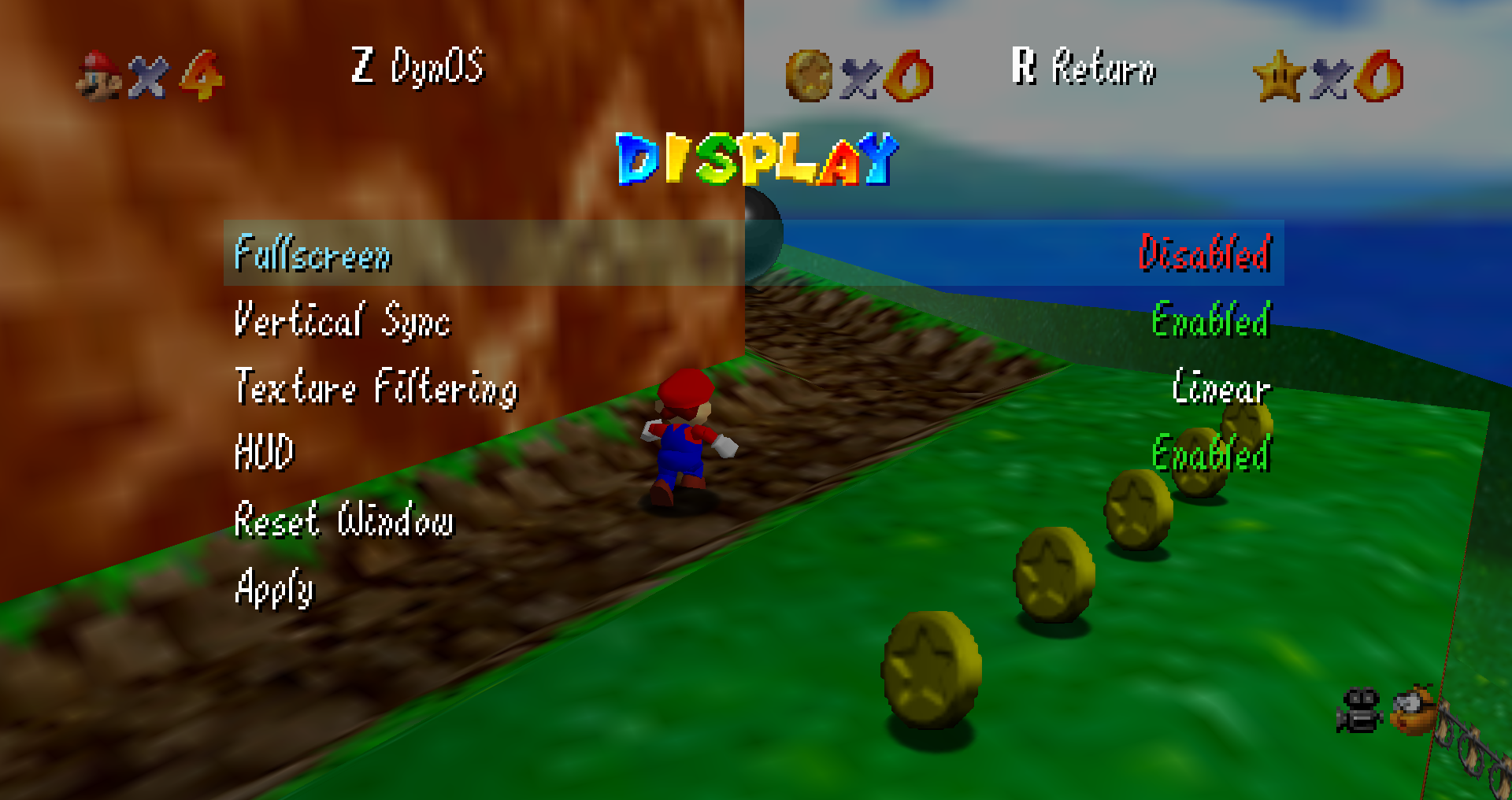Apply the display settings
Viewport: 1512px width, 800px height.
pyautogui.click(x=274, y=587)
